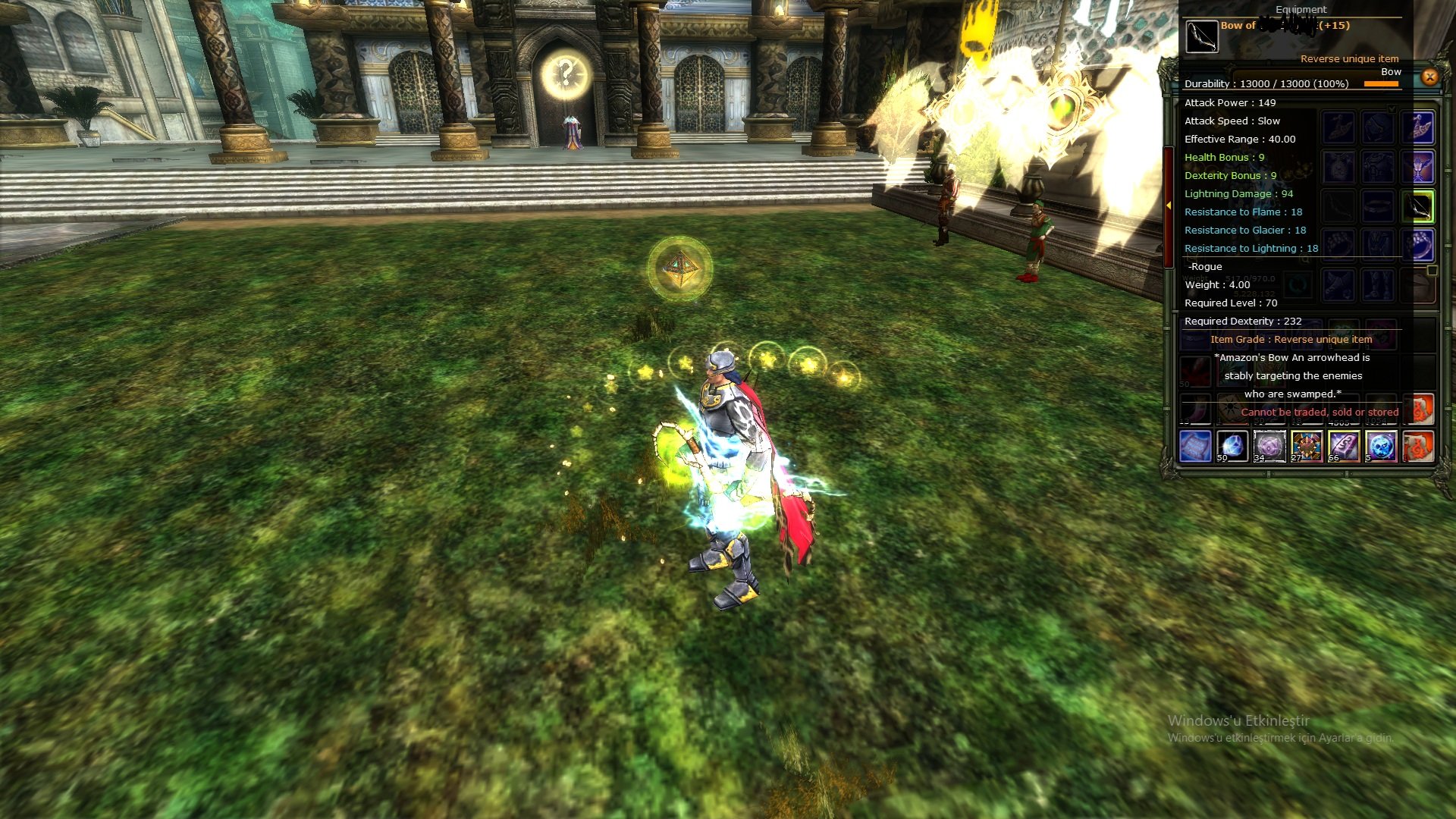The width and height of the screenshot is (1456, 819).
Task: Toggle the checkbox above the equipment grid
Action: (1392, 108)
